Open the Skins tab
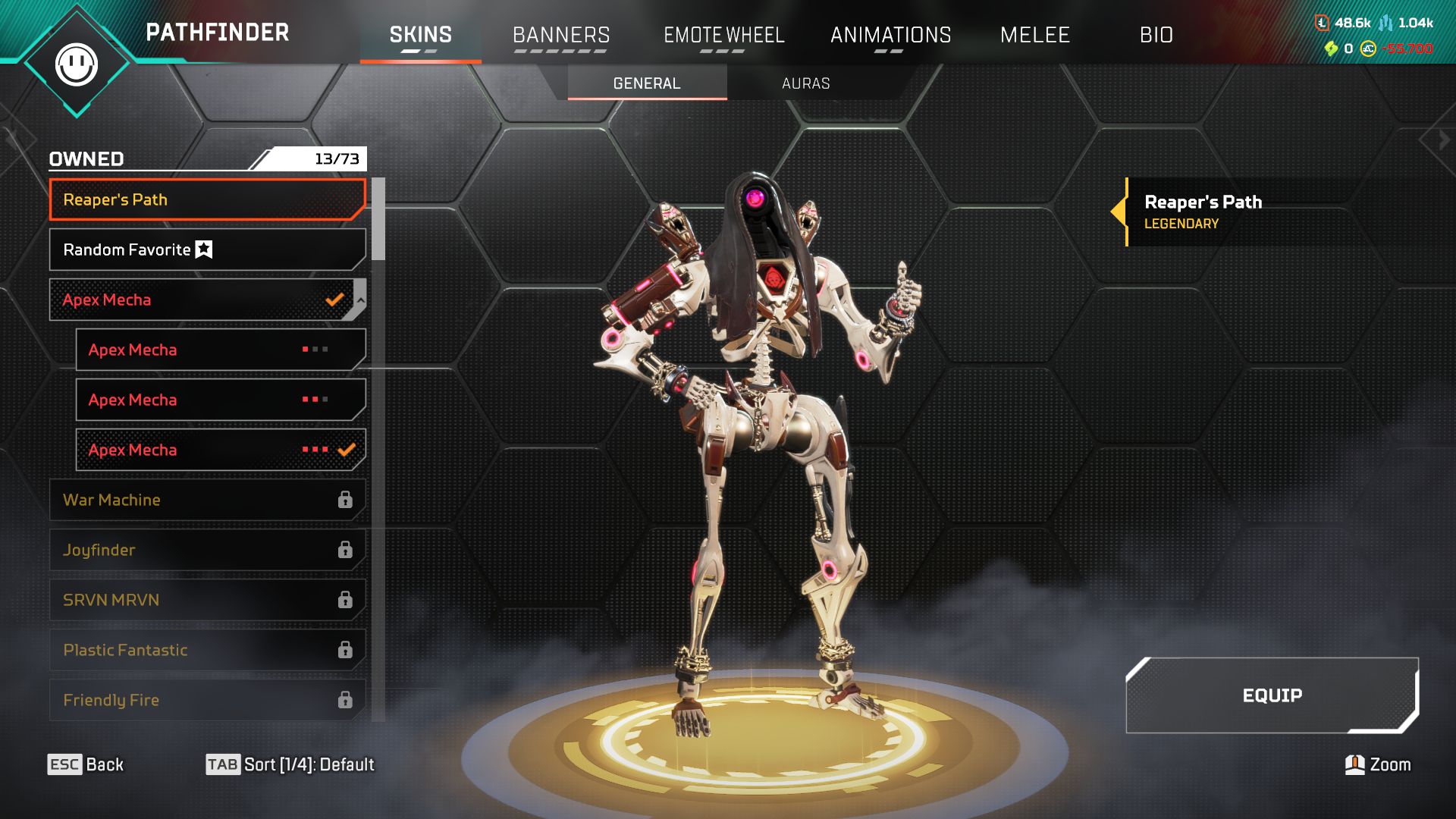 coord(420,35)
